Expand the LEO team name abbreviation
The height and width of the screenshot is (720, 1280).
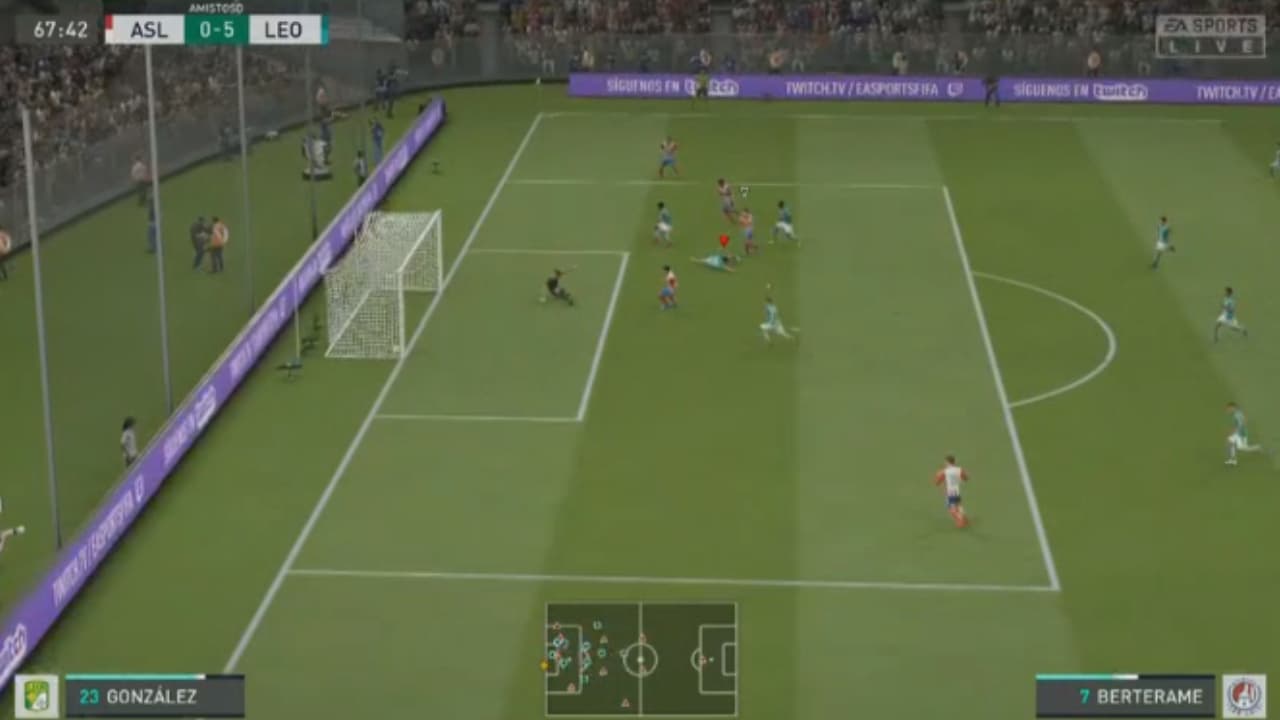(284, 30)
